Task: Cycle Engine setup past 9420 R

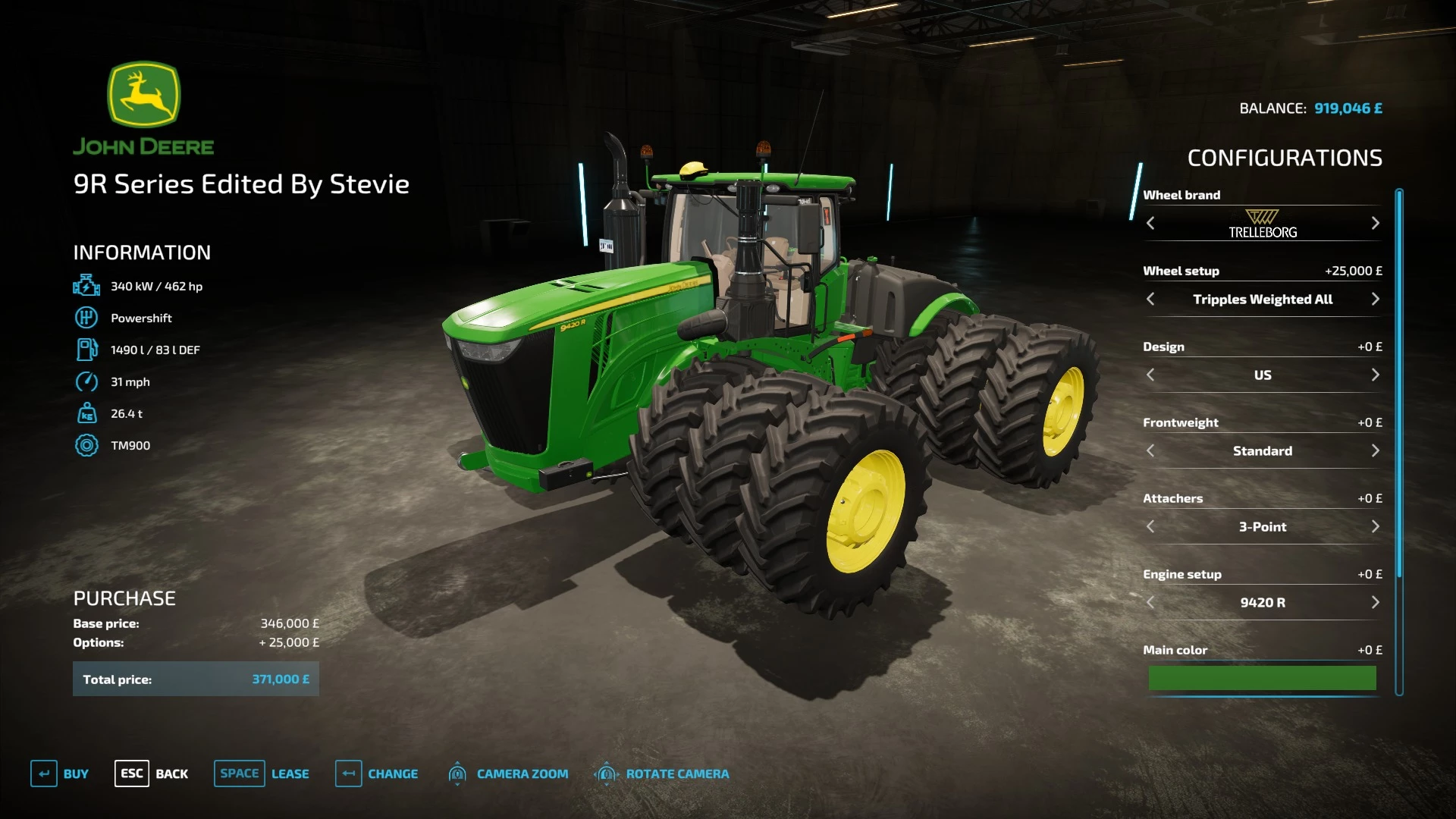Action: [x=1376, y=602]
